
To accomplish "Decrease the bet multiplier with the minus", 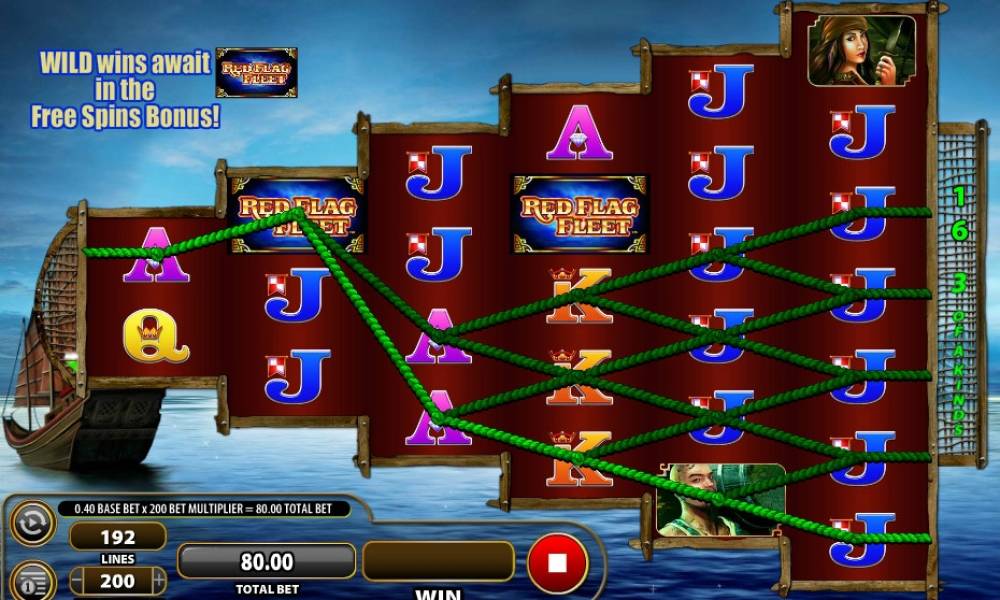I will tap(78, 580).
